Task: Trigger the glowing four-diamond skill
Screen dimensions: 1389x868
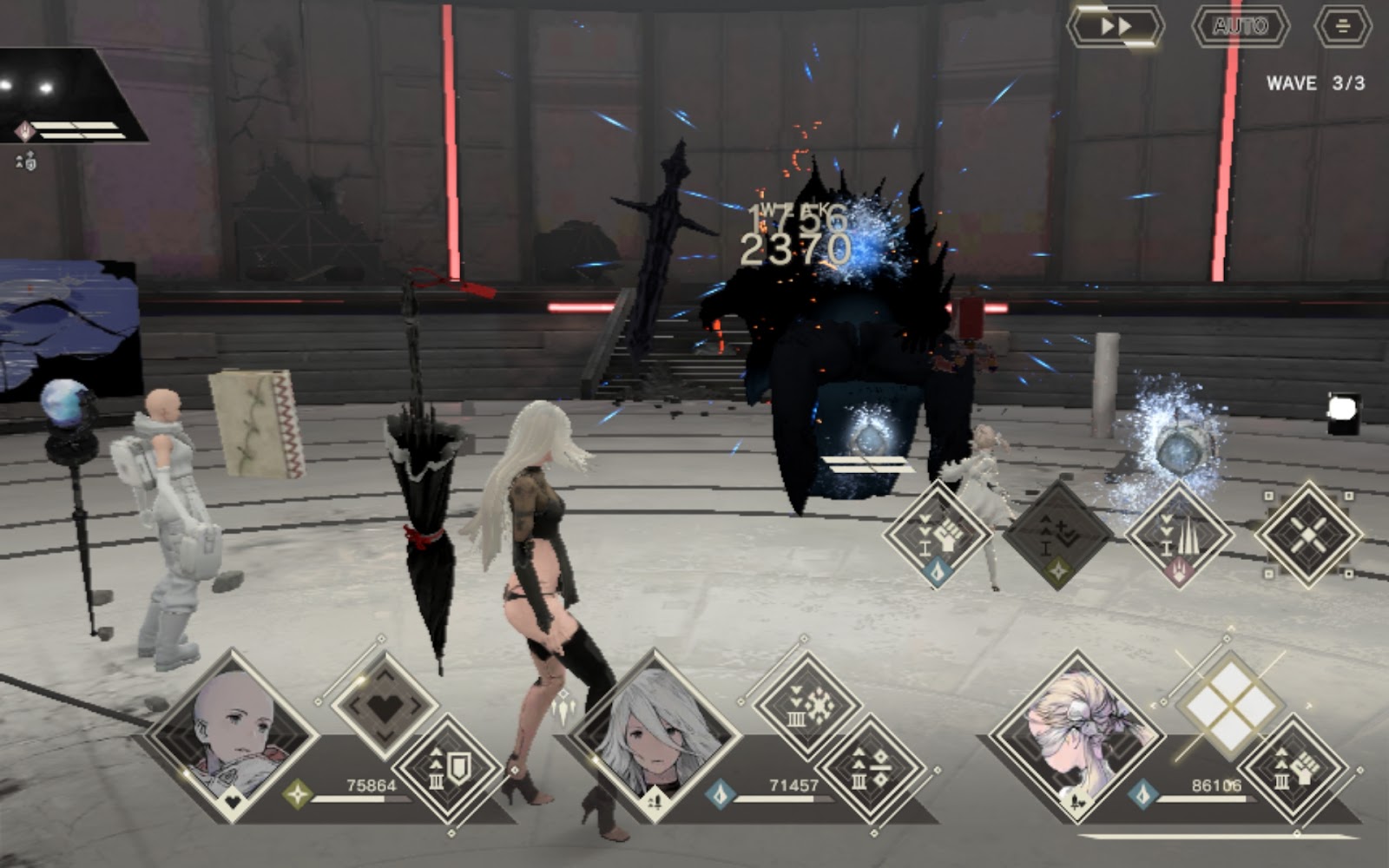Action: coord(1230,703)
